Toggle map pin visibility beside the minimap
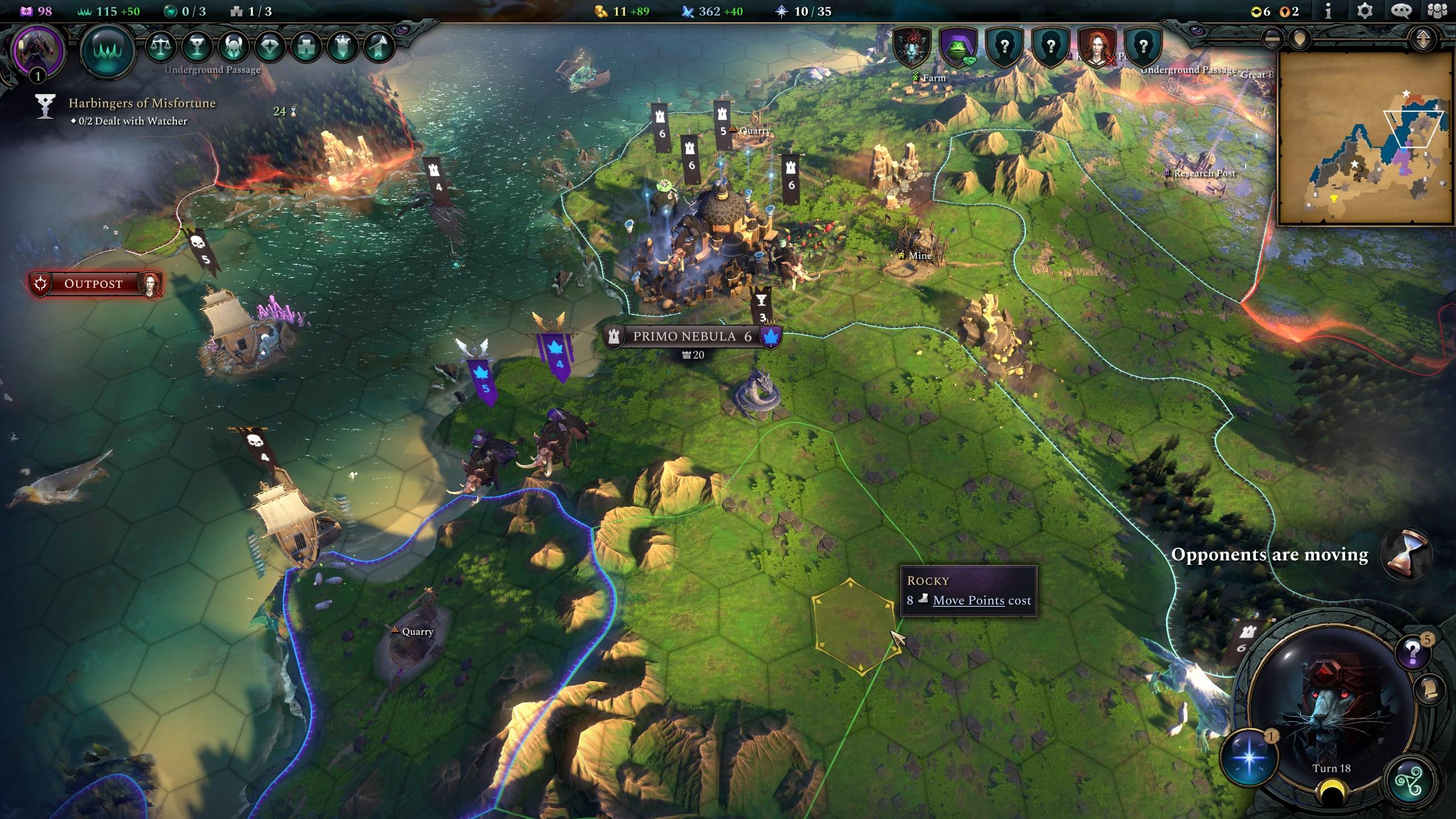 tap(1300, 40)
